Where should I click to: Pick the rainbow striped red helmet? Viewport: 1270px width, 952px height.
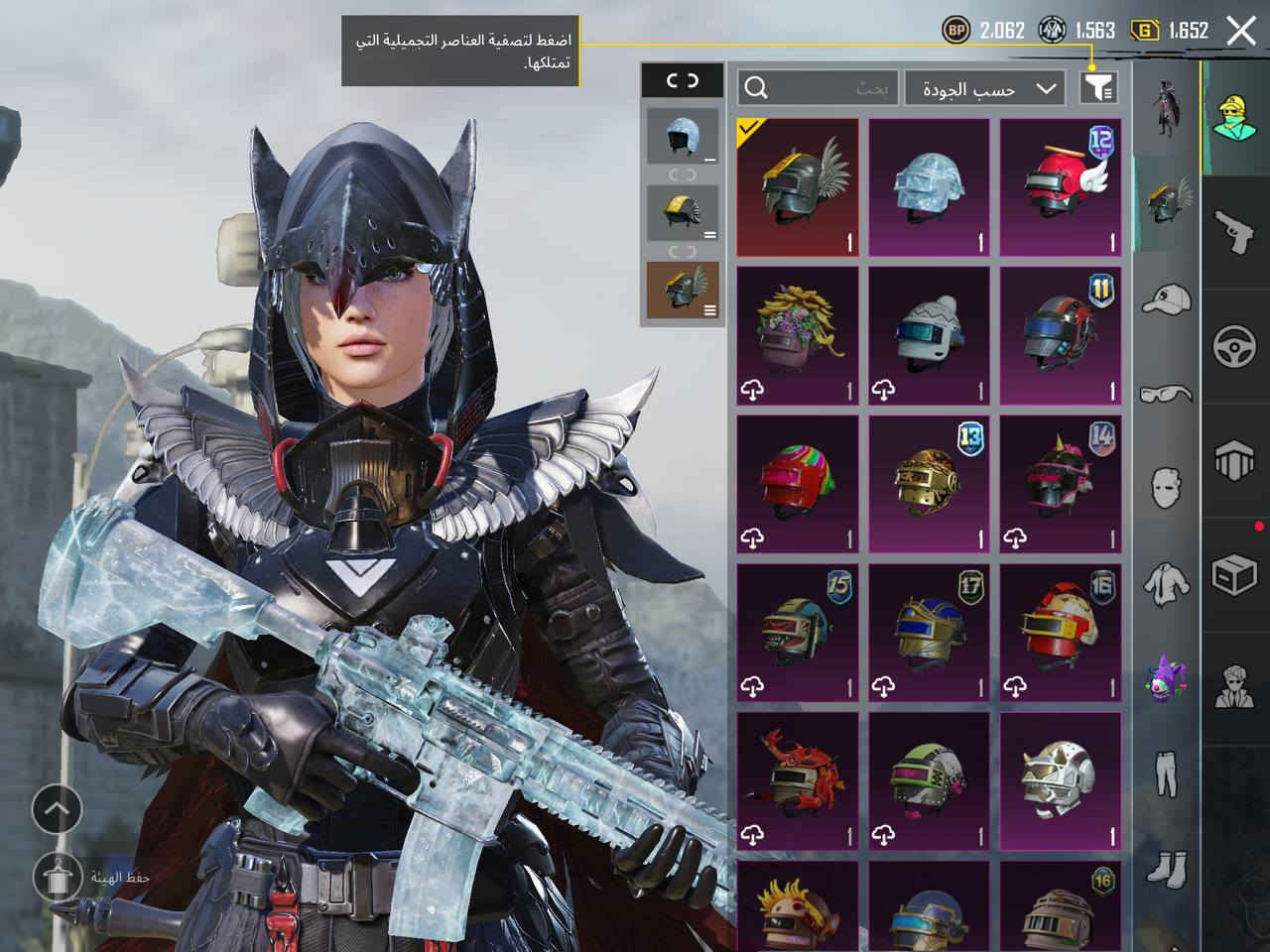(x=798, y=484)
